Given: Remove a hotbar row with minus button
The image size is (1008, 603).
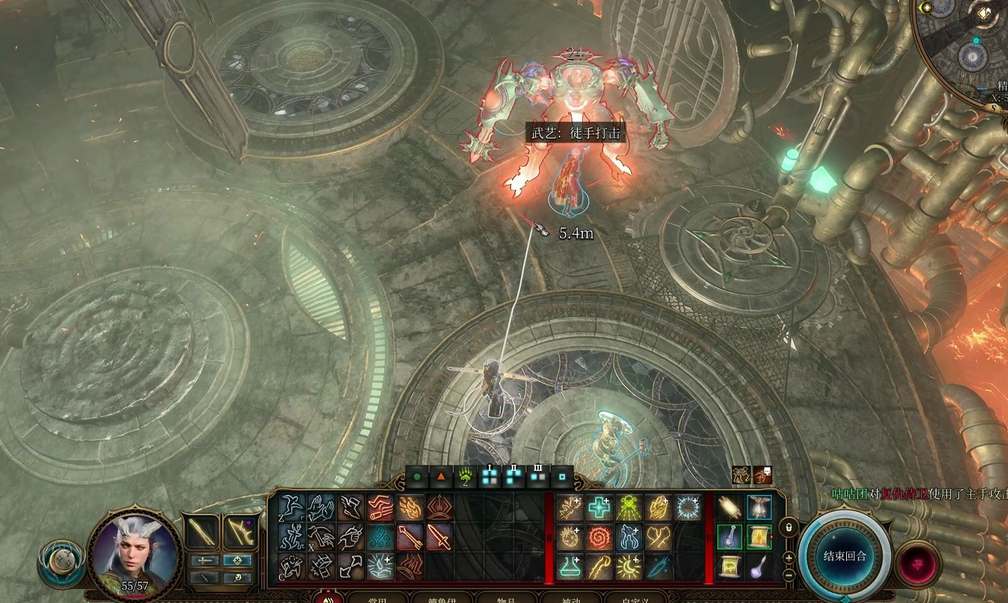Looking at the screenshot, I should point(789,576).
